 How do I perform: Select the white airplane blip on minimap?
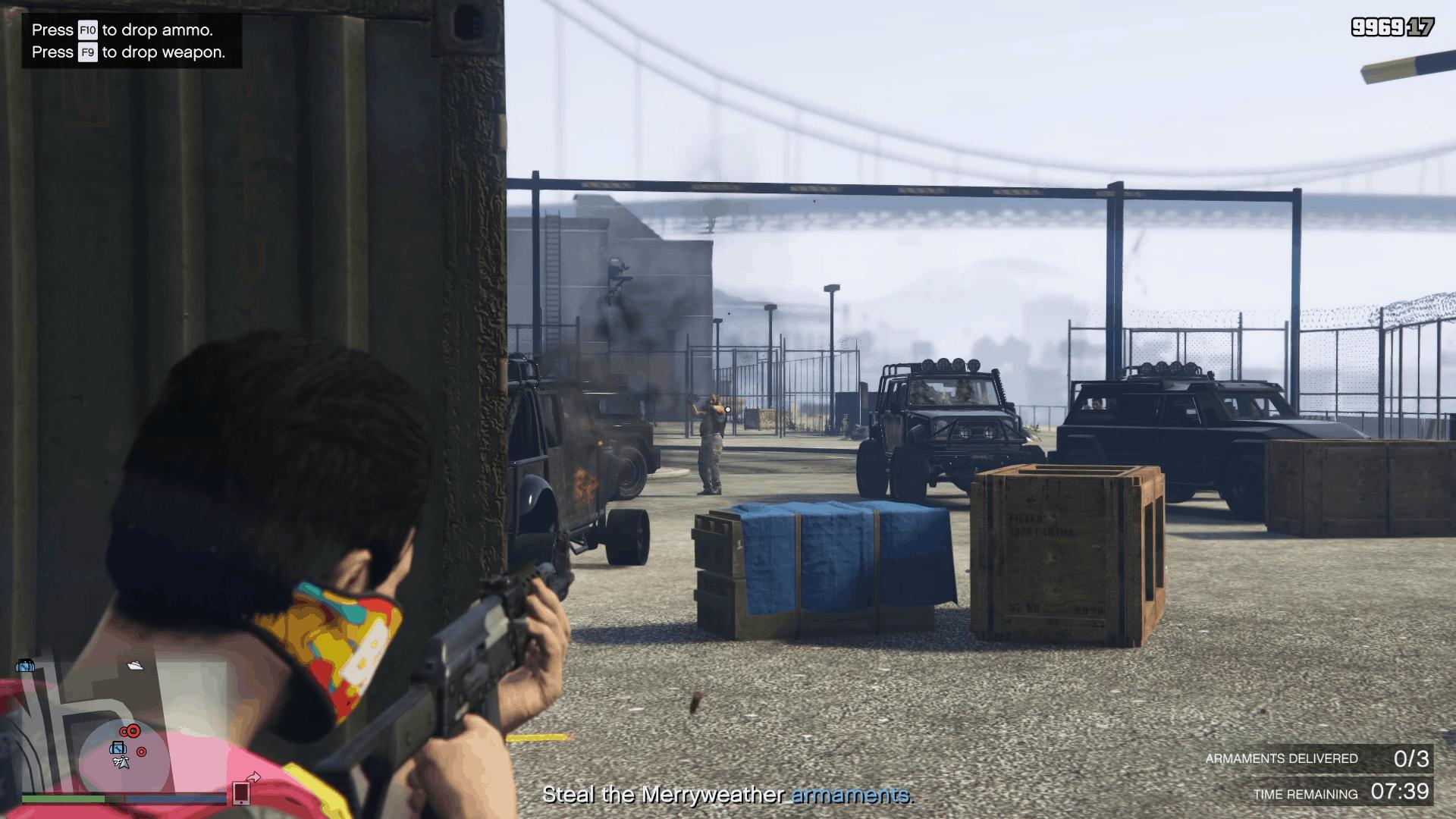(121, 761)
